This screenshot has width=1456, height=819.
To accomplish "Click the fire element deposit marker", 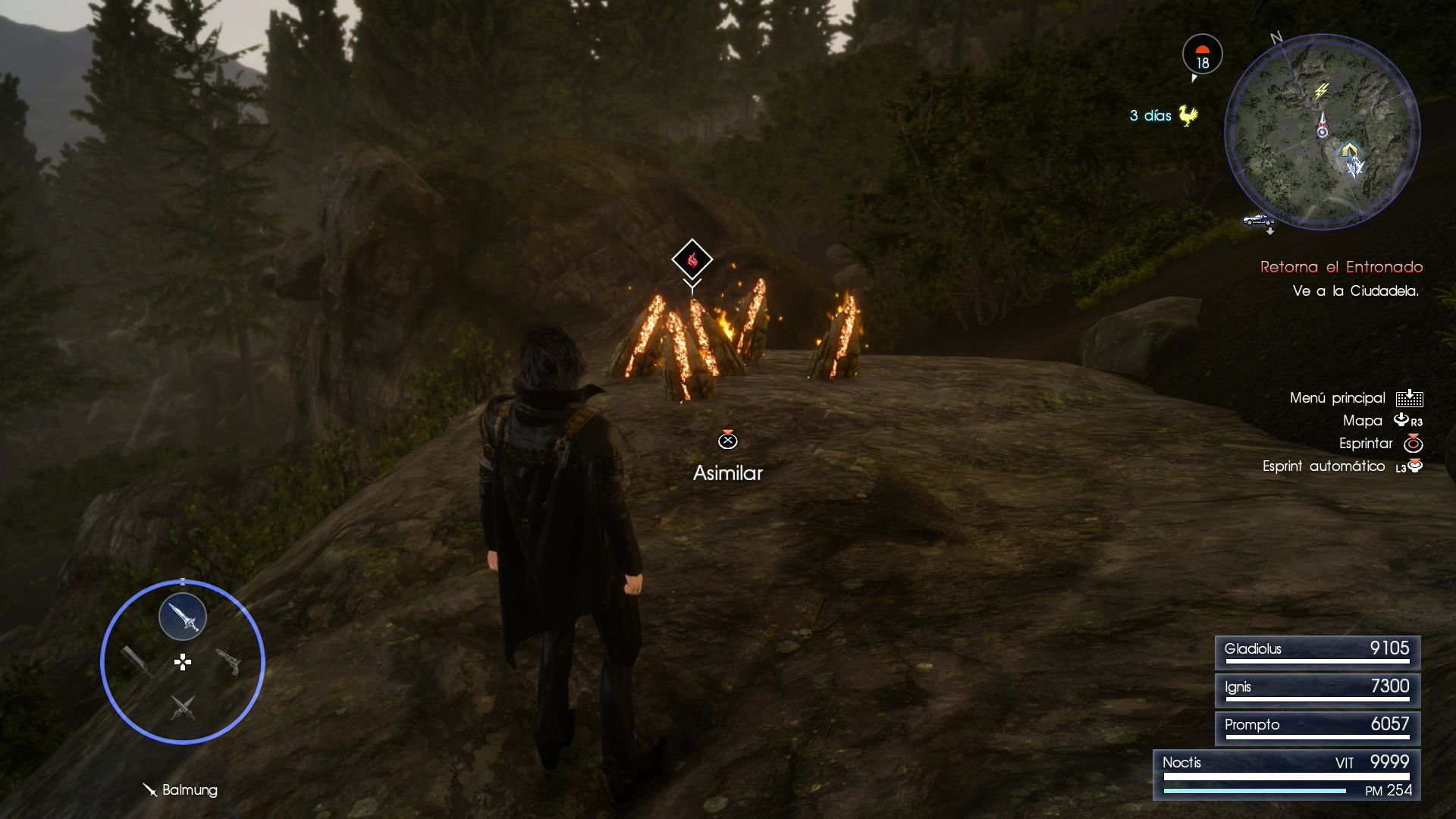I will pos(692,260).
